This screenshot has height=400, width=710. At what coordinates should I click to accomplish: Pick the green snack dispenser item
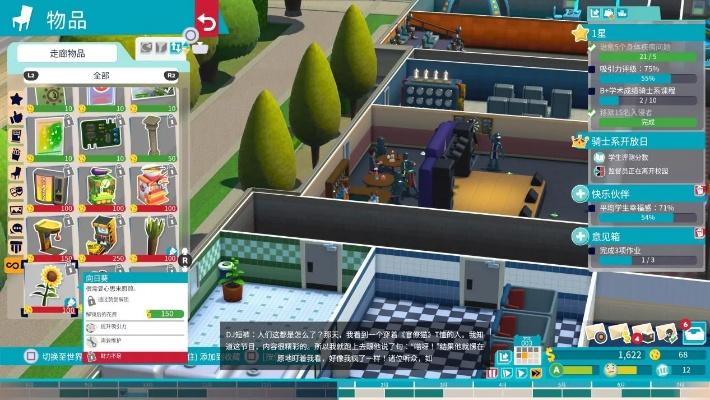pos(99,187)
